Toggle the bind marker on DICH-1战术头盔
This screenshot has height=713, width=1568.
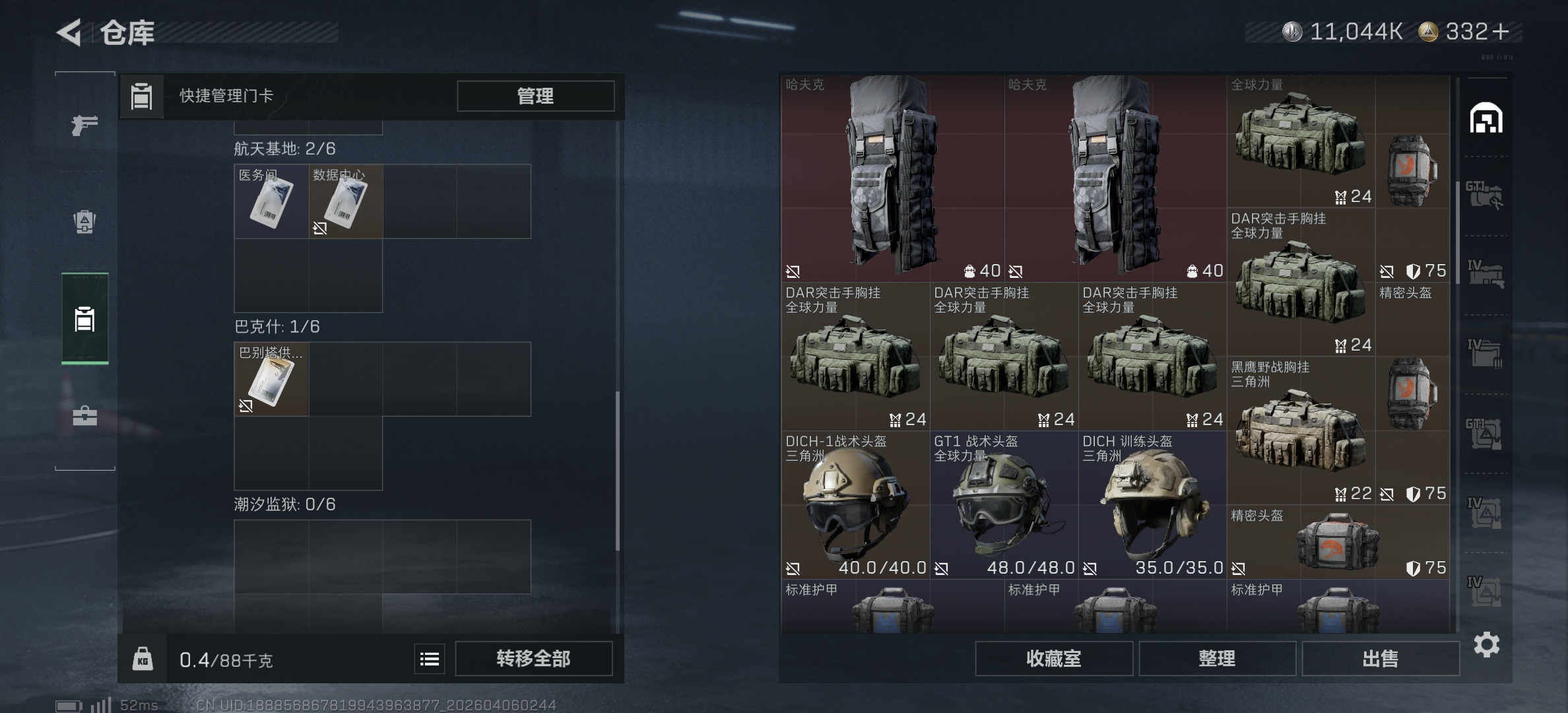[x=794, y=567]
